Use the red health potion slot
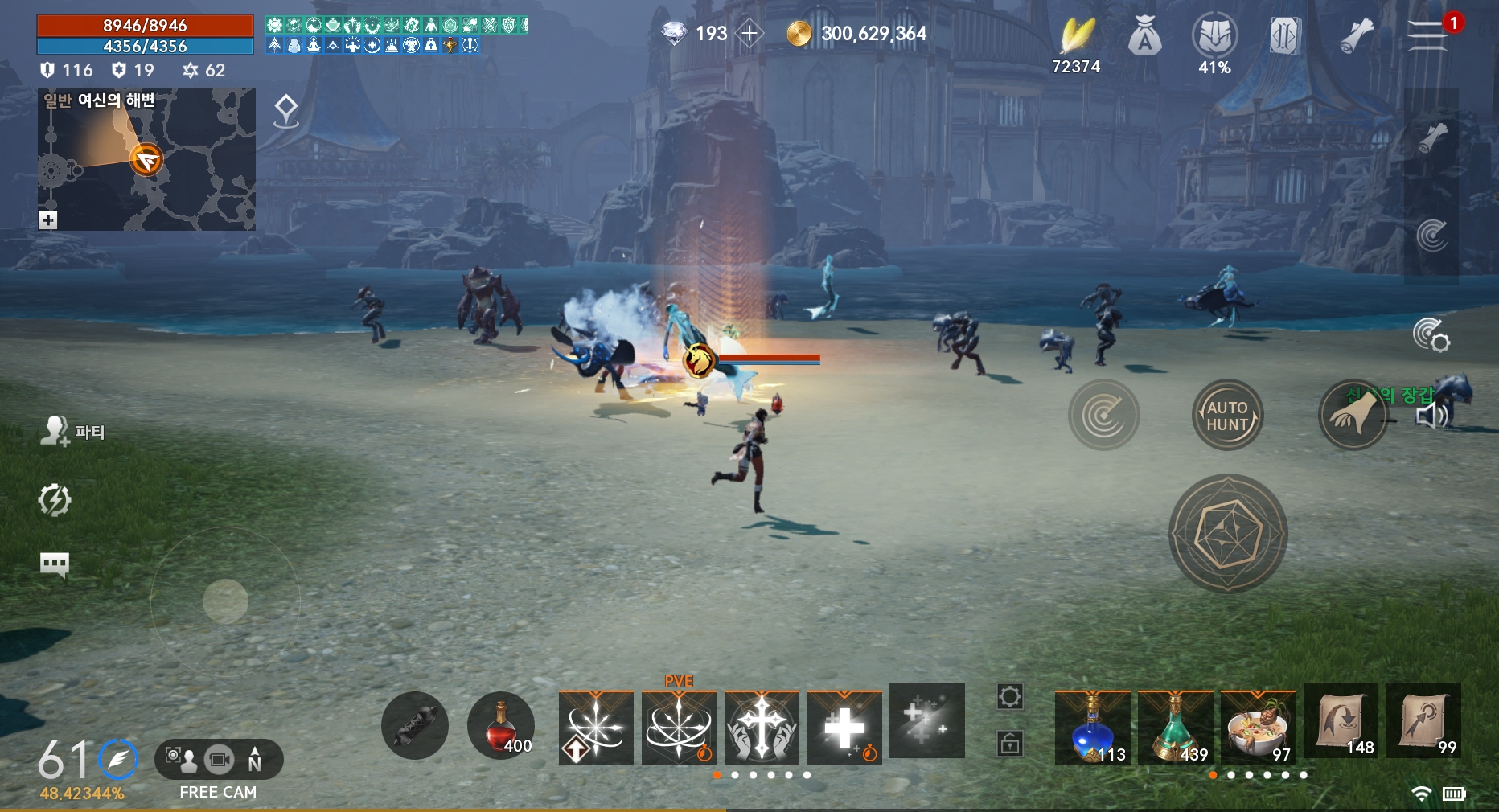 501,726
